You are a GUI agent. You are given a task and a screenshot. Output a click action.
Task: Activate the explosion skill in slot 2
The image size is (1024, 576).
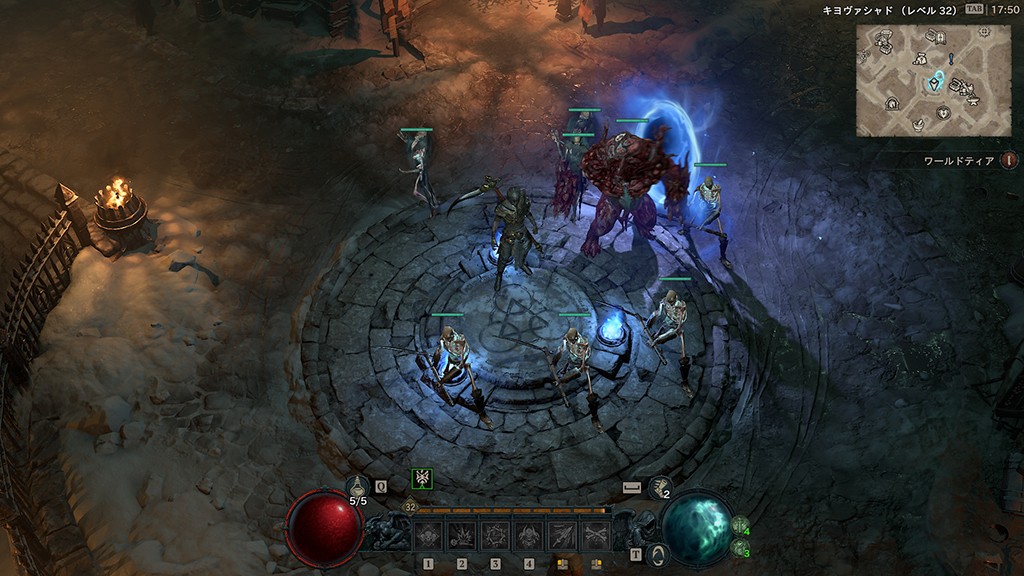click(x=461, y=535)
